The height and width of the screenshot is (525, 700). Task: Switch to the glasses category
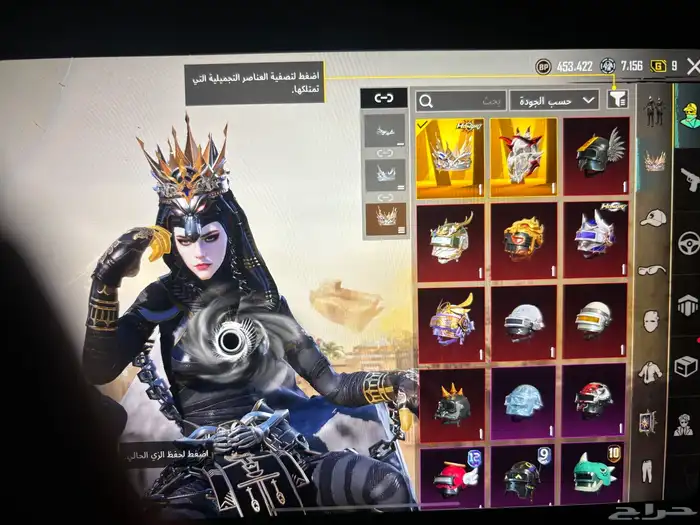coord(651,269)
